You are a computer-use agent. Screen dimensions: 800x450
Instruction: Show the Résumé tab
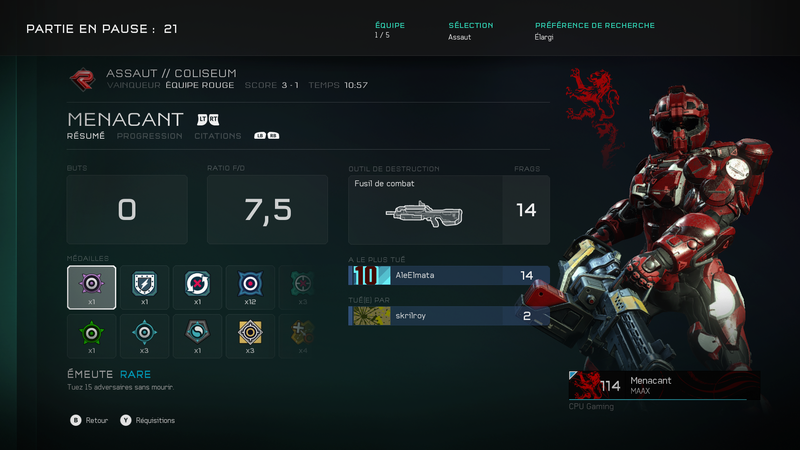click(86, 136)
